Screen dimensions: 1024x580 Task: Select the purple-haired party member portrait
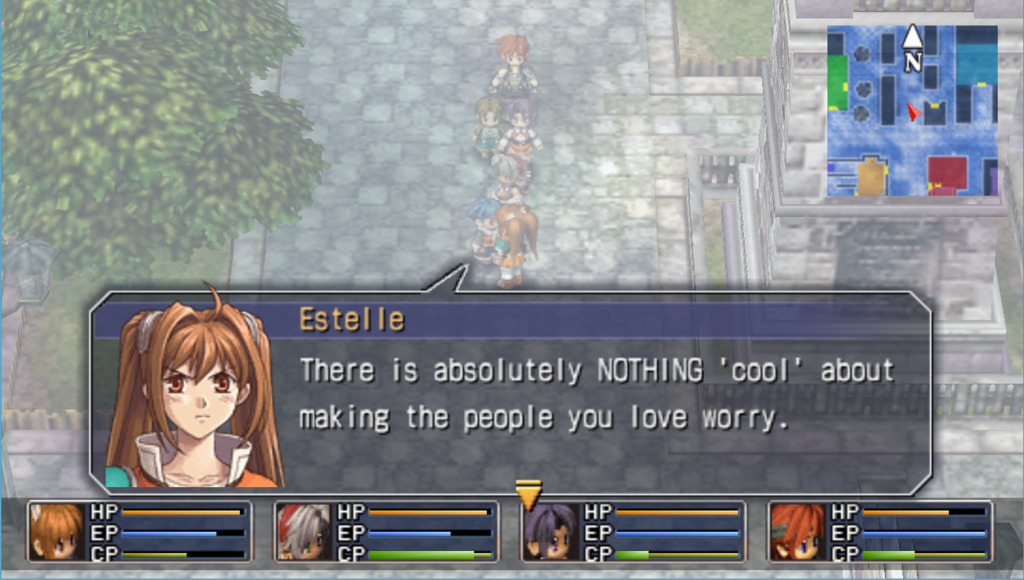551,531
